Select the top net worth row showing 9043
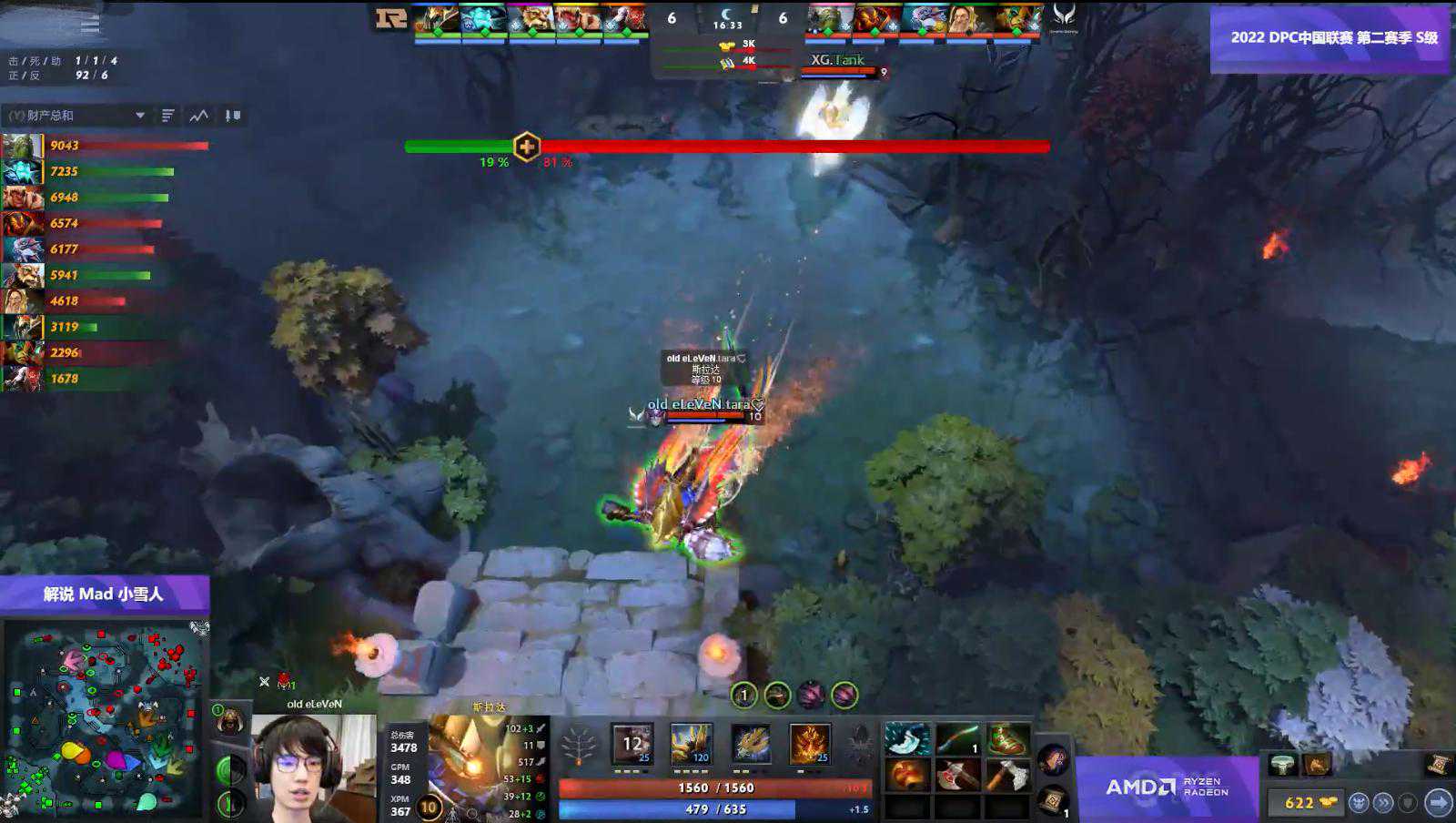This screenshot has height=823, width=1456. click(105, 146)
